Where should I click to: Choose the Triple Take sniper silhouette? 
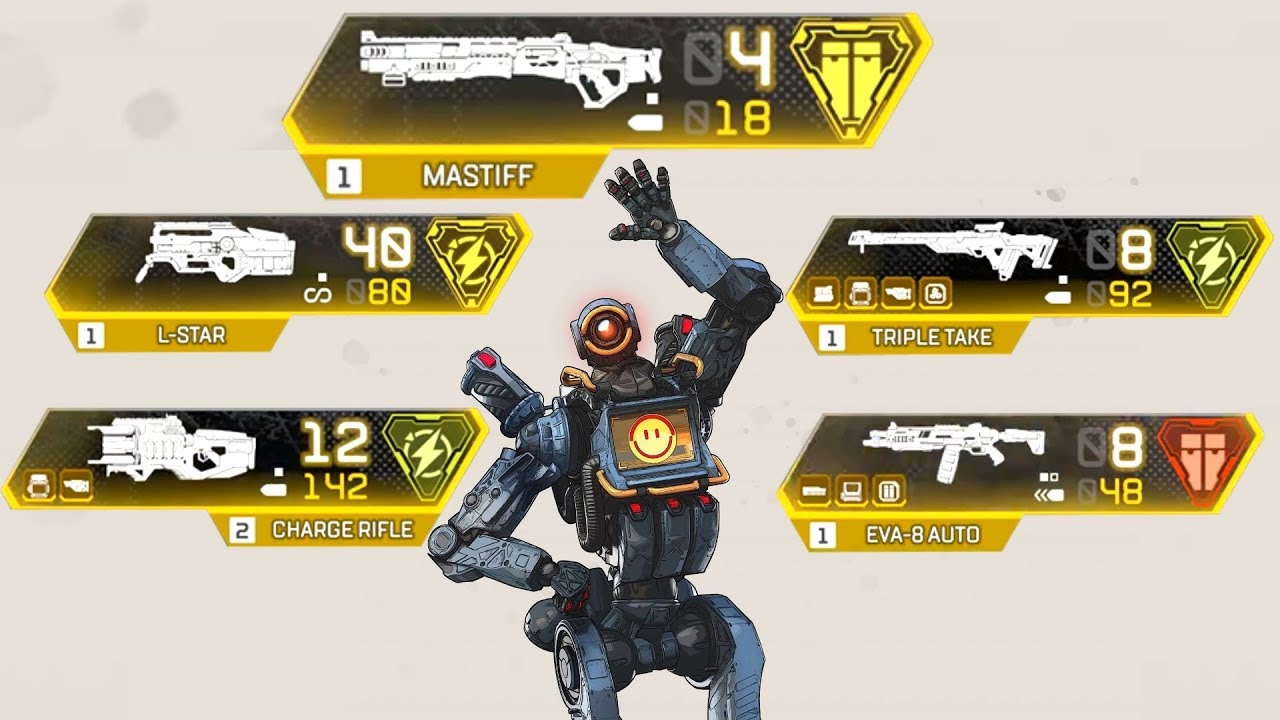point(950,250)
